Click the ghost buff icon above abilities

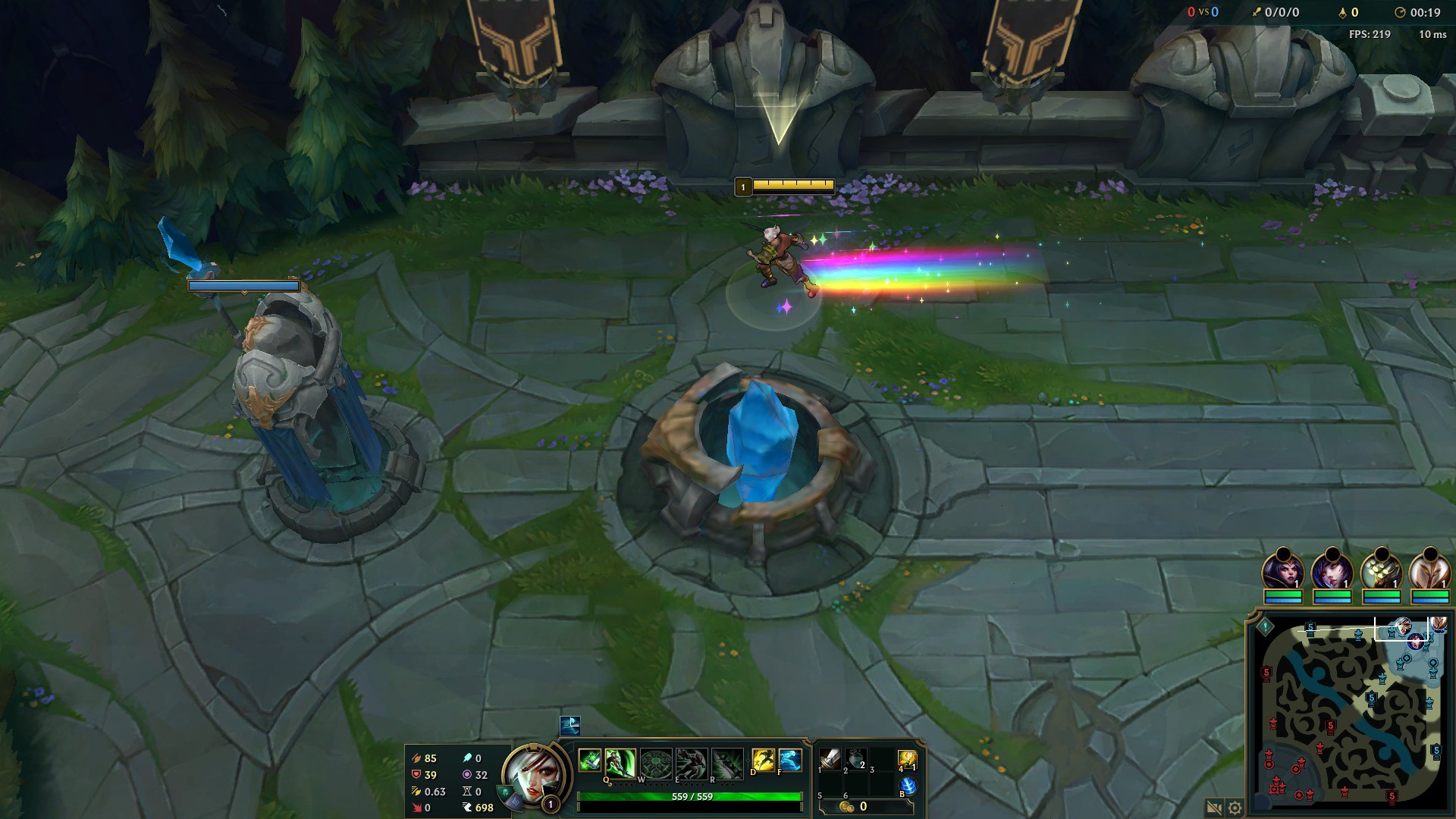tap(570, 725)
